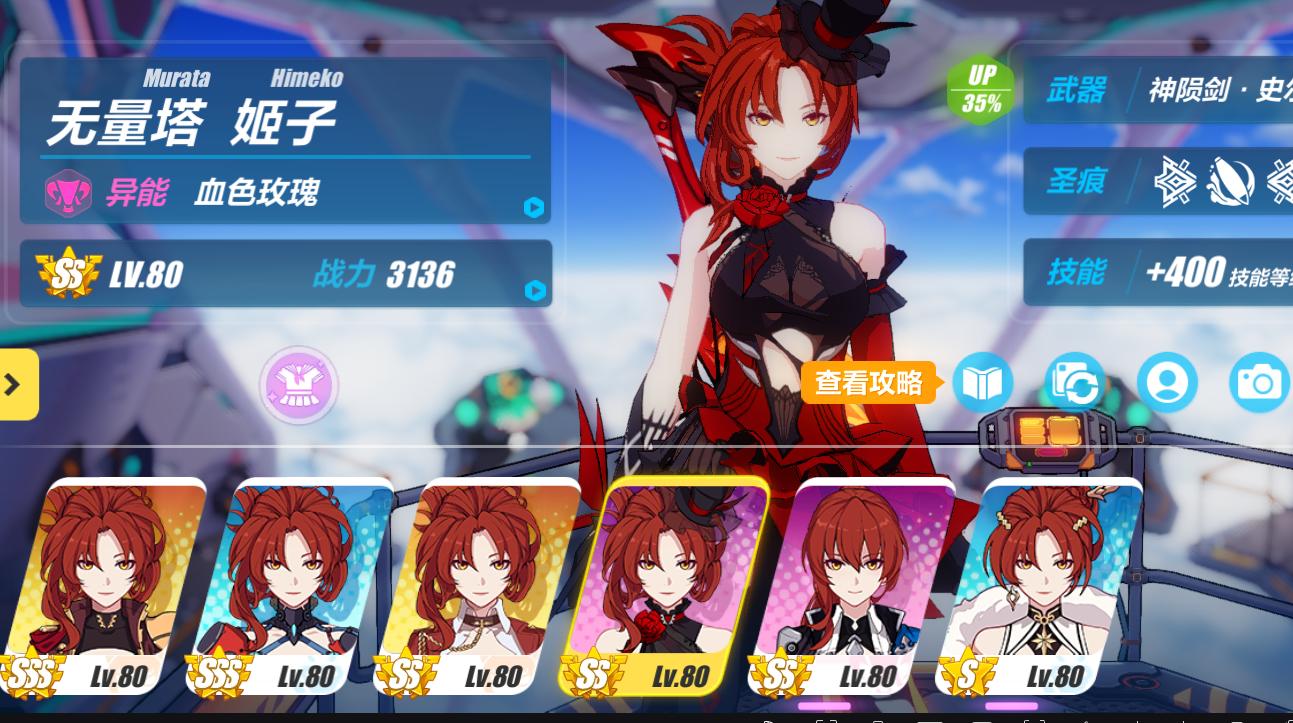Click the 查看攻略 guide prompt
This screenshot has width=1293, height=723.
[869, 383]
